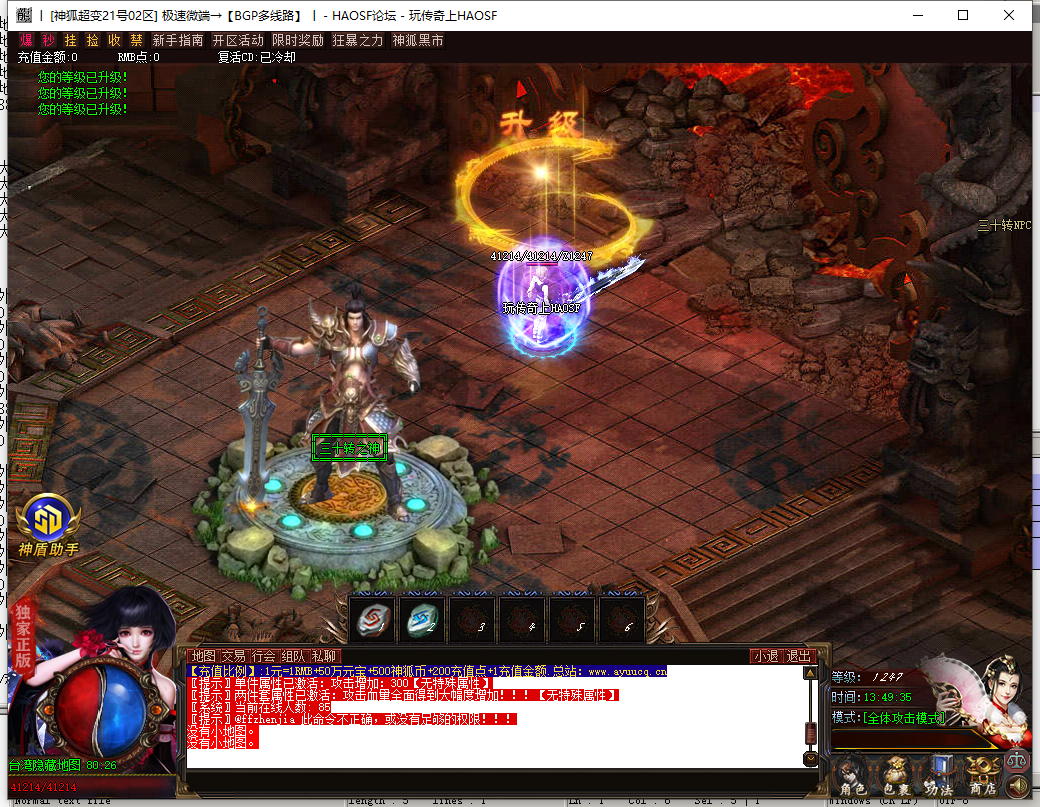1040x807 pixels.
Task: Use the red stone in hotbar slot 1
Action: pos(373,622)
